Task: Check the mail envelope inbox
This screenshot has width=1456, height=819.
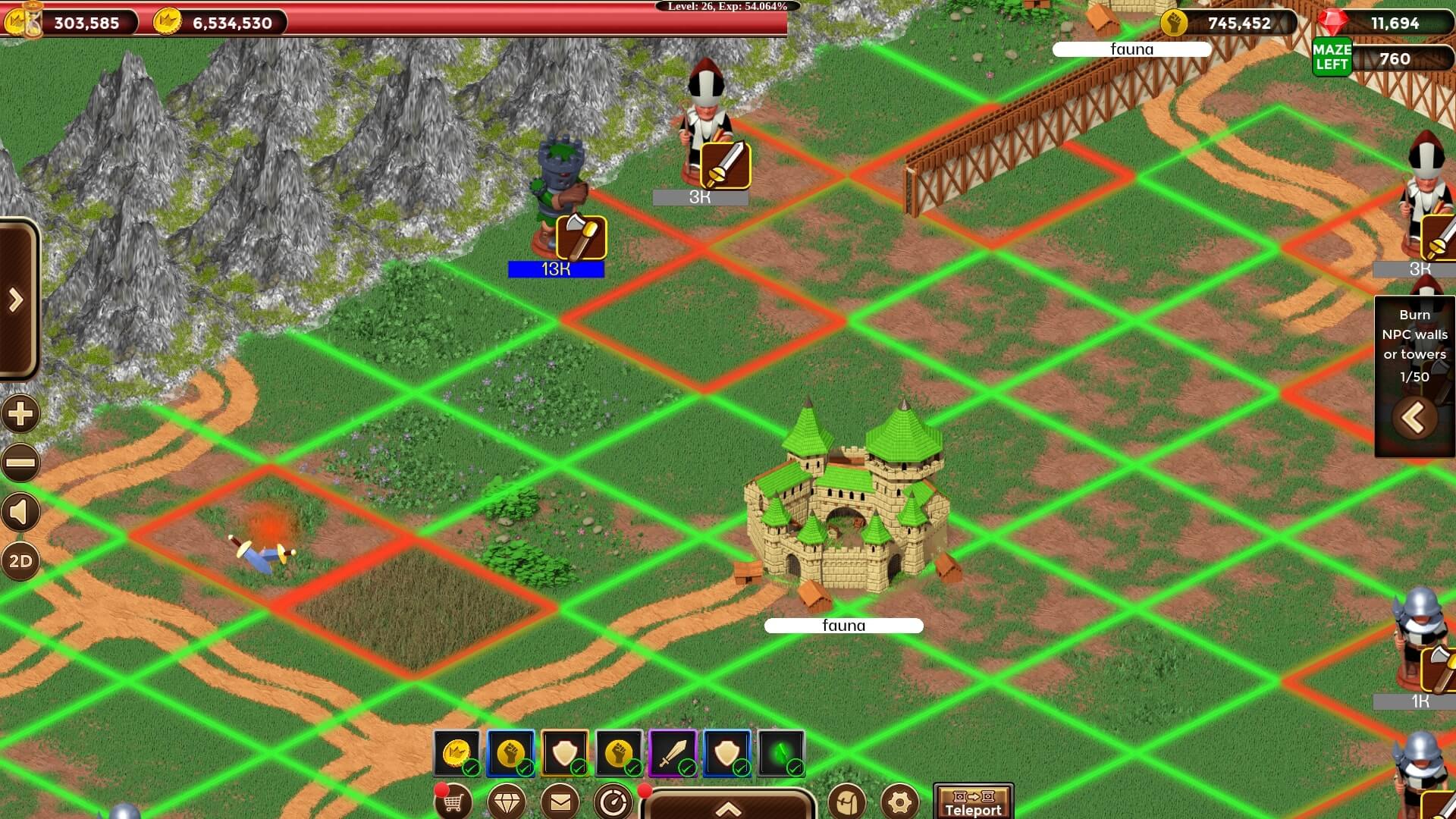Action: (560, 802)
